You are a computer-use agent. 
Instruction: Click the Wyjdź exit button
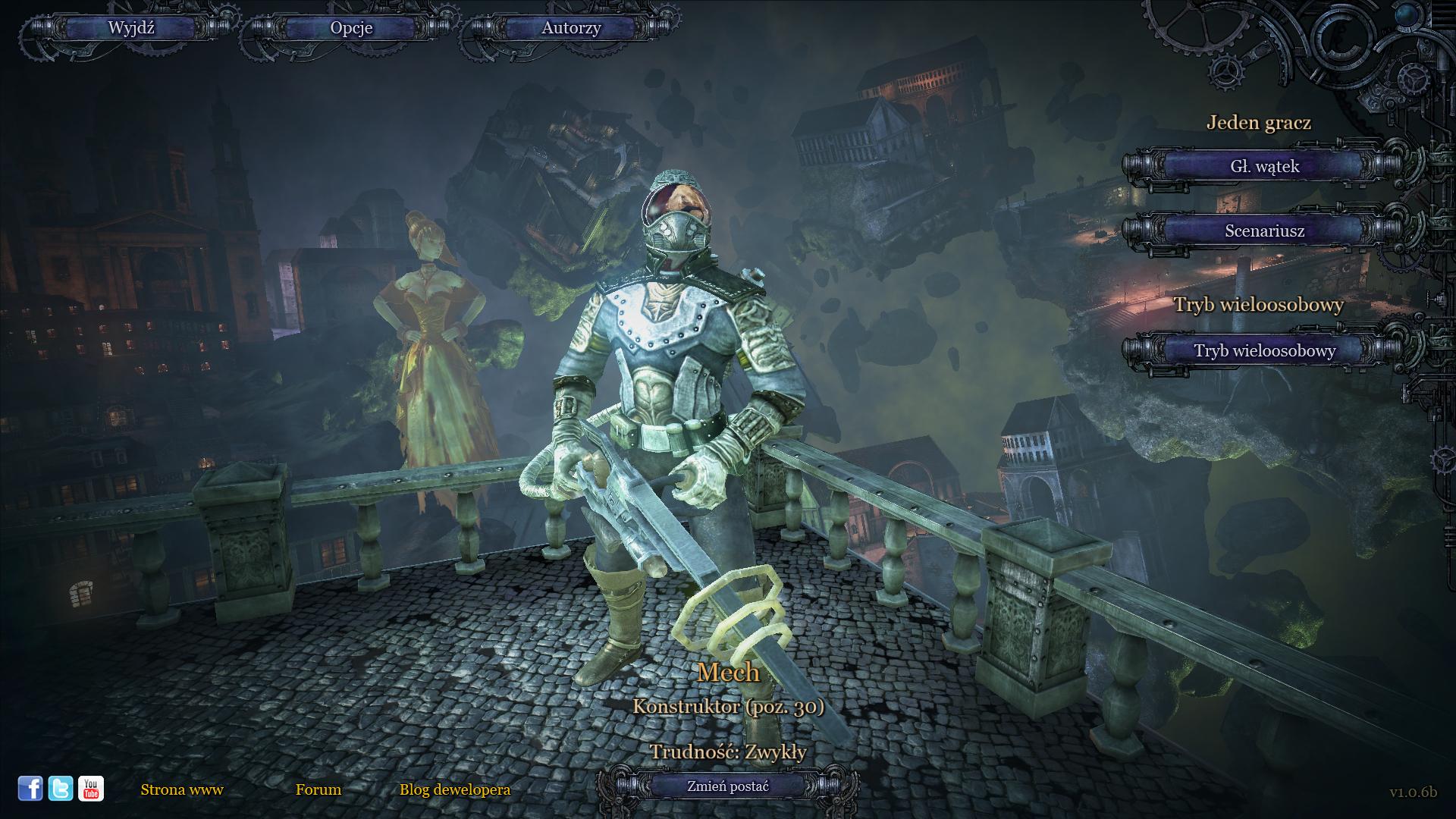131,28
